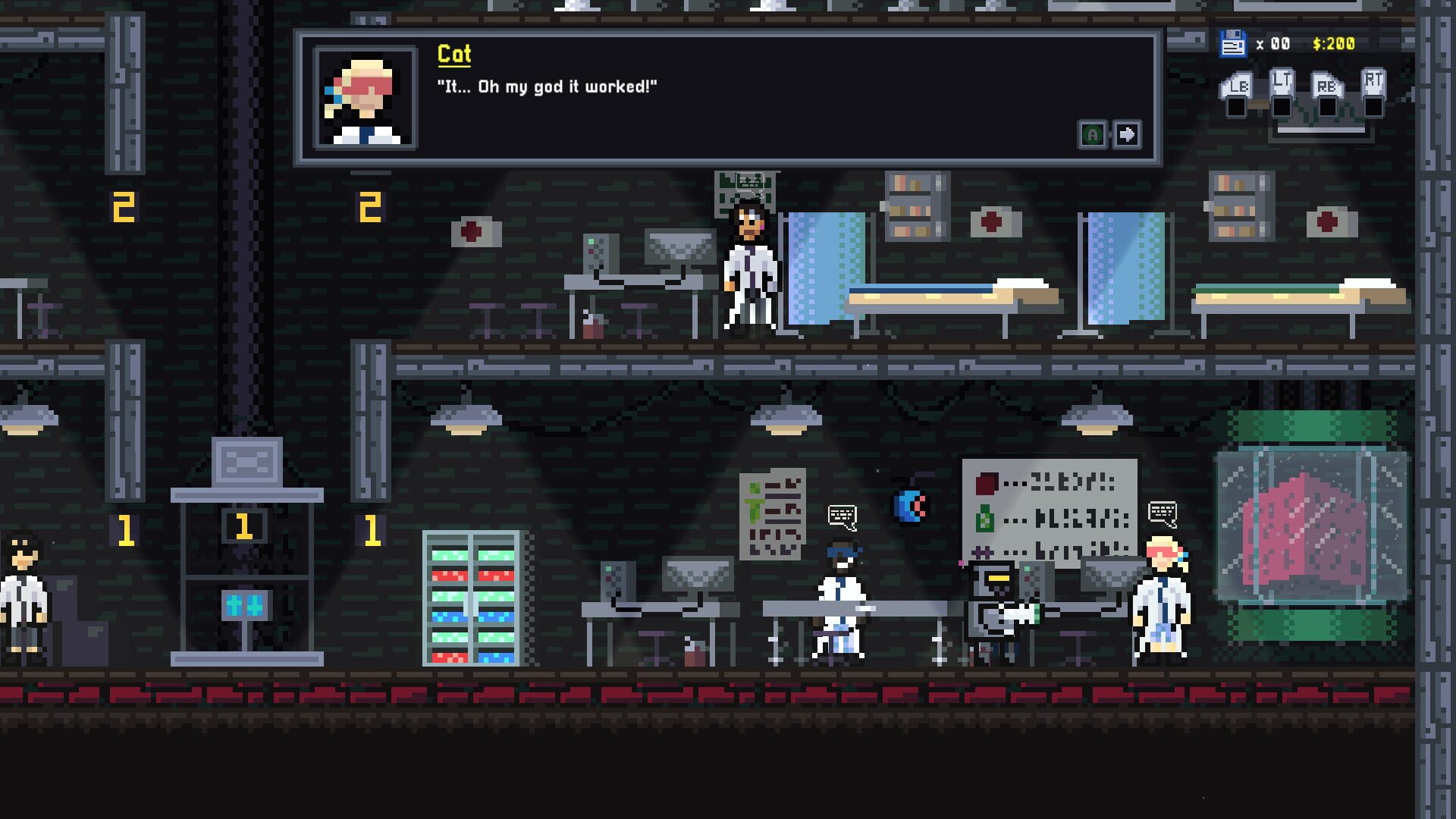Click the white arrow to advance the dialogue

[x=1128, y=133]
